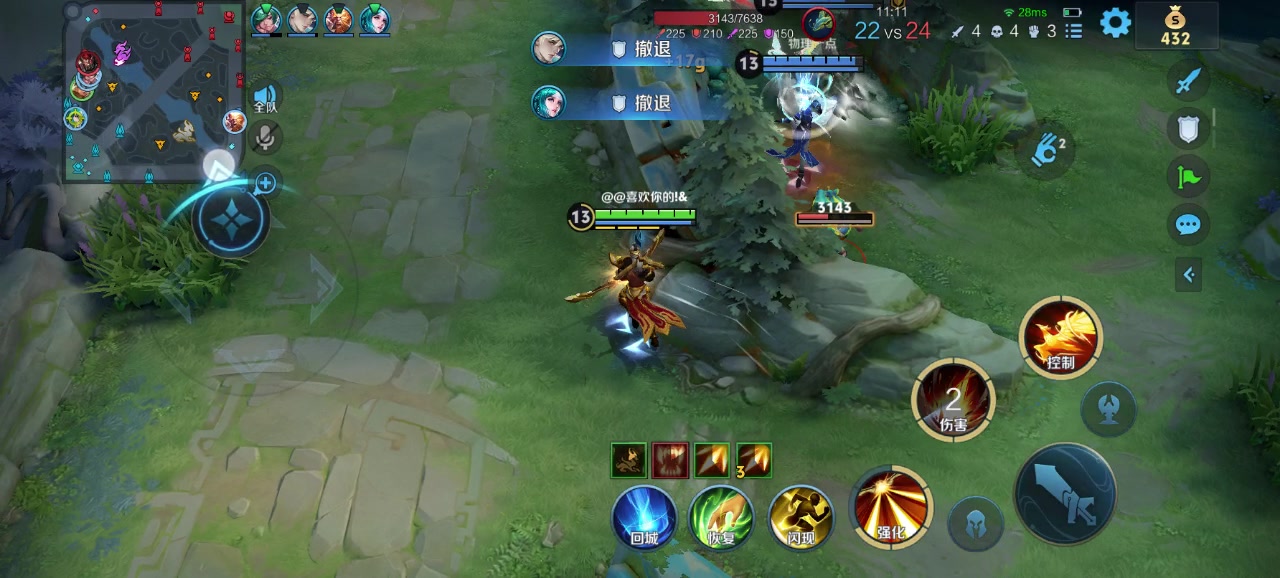1280x578 pixels.
Task: Open the shop via the 432 gold button
Action: tap(1175, 25)
